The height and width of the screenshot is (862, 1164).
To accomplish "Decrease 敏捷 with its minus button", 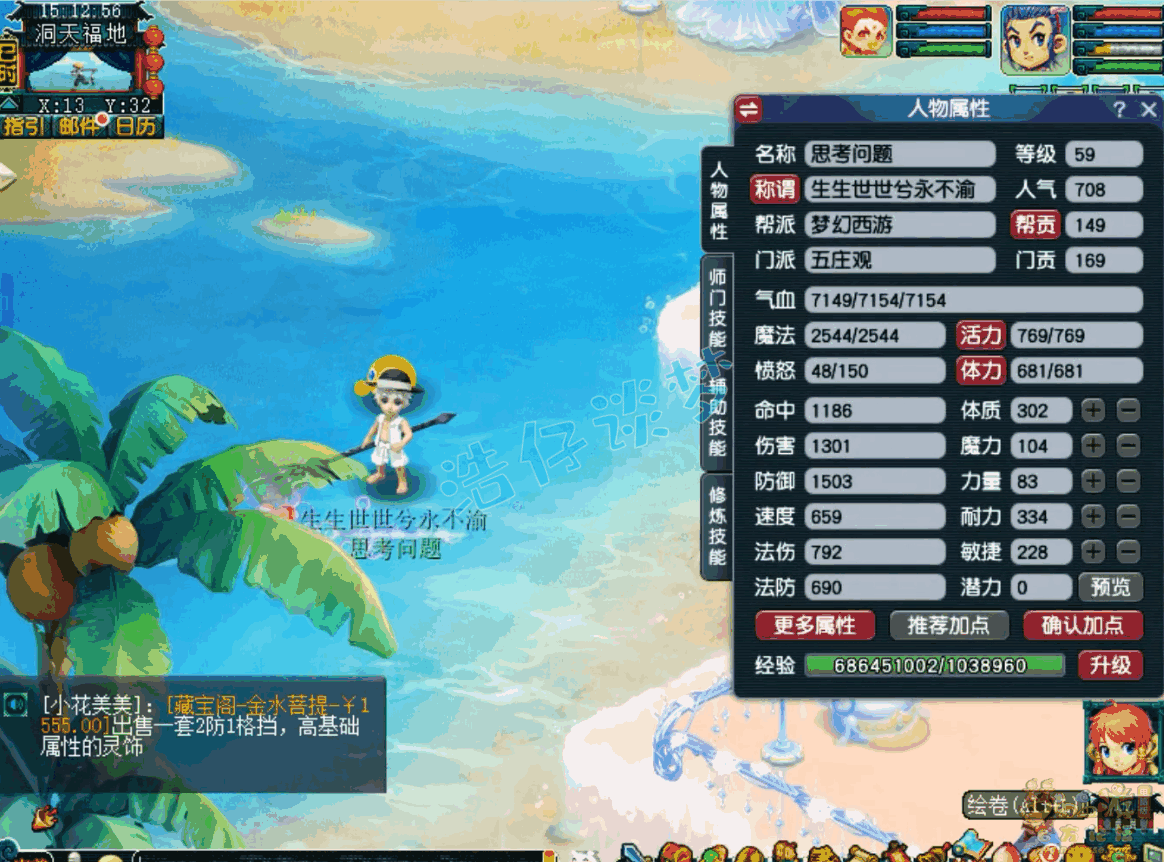I will (x=1128, y=552).
